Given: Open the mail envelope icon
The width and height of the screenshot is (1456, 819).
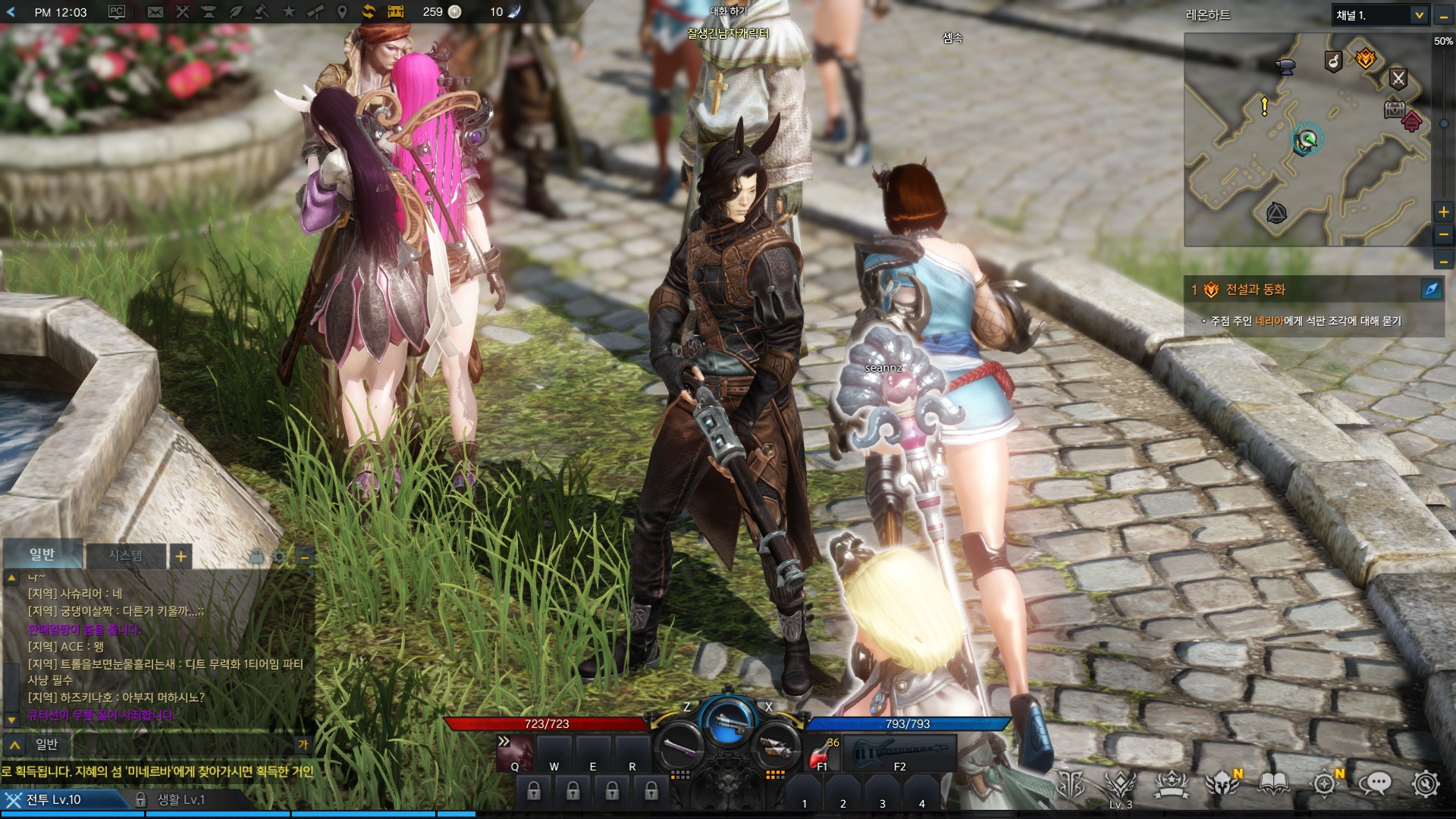Looking at the screenshot, I should 155,11.
